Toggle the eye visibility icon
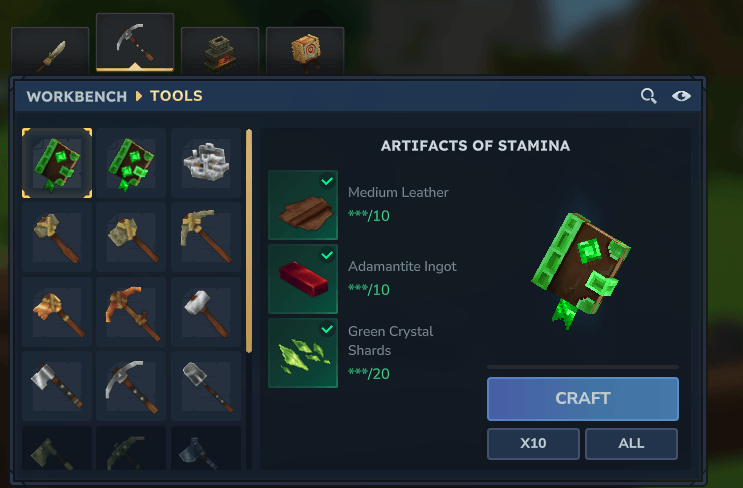 [682, 96]
